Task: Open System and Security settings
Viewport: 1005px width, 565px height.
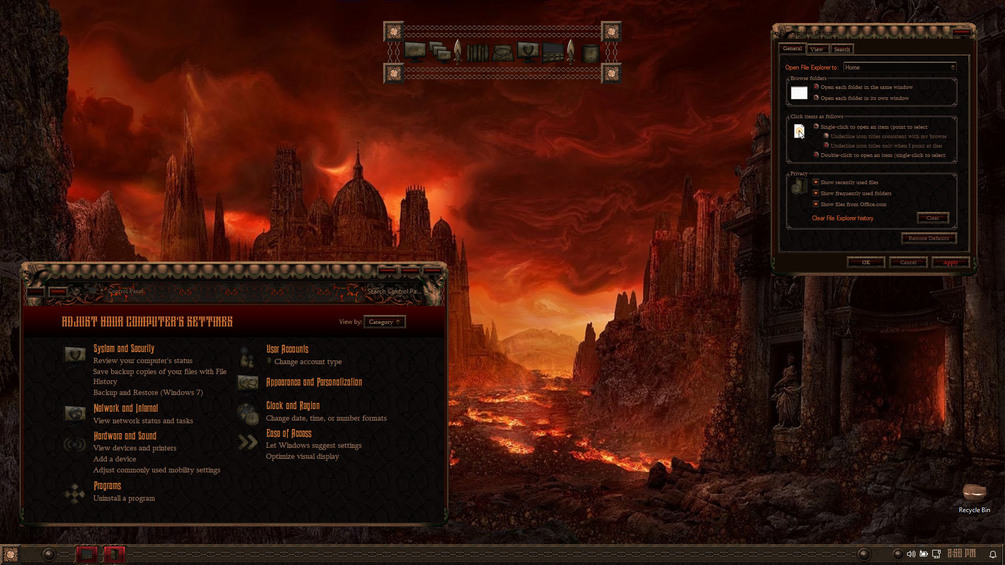Action: (x=124, y=349)
